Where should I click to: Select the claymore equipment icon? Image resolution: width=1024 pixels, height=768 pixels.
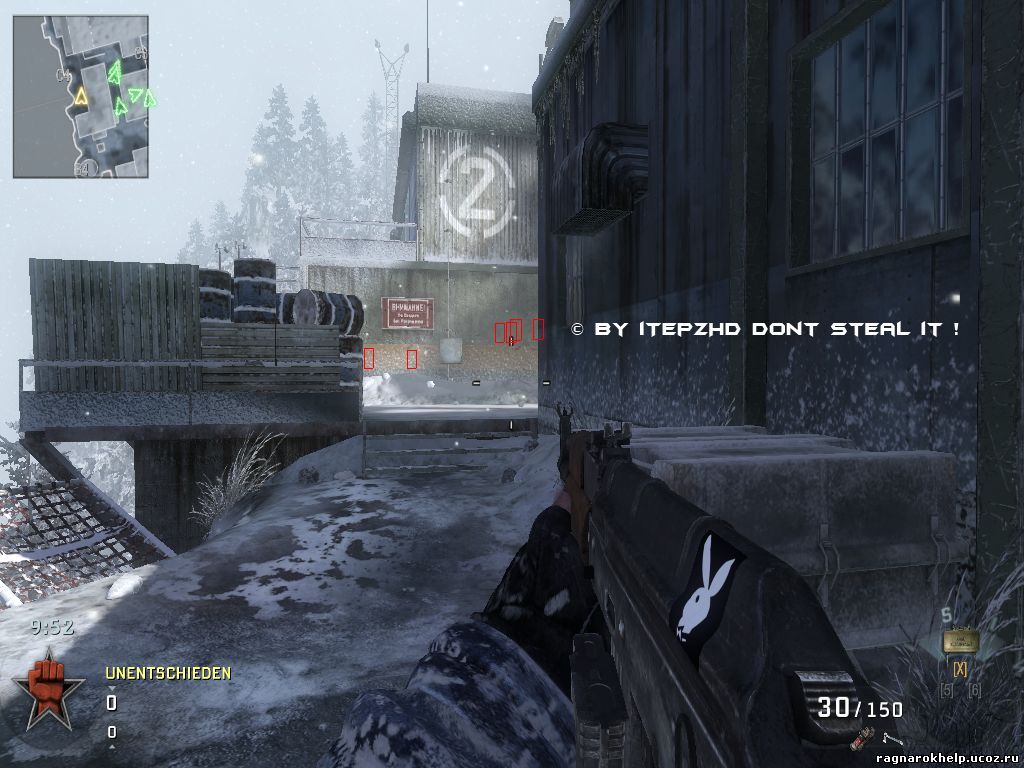[x=959, y=641]
